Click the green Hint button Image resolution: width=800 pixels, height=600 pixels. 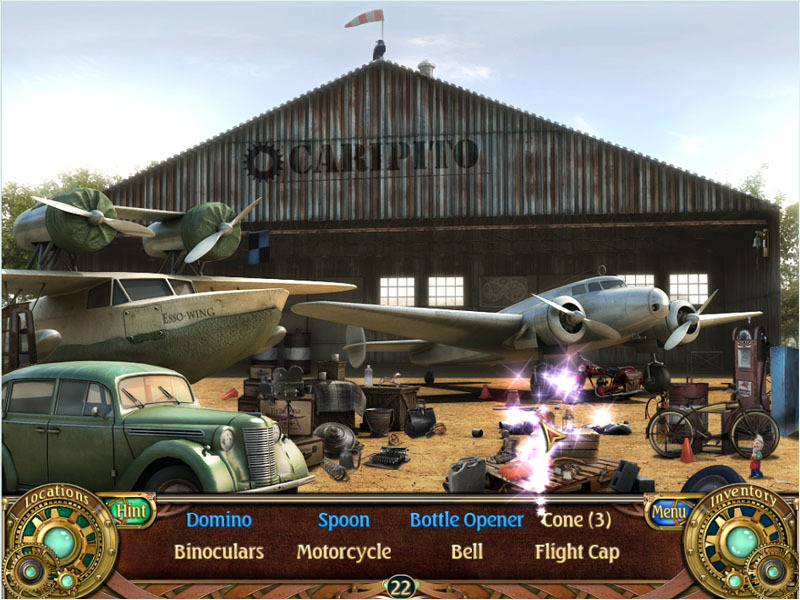131,511
